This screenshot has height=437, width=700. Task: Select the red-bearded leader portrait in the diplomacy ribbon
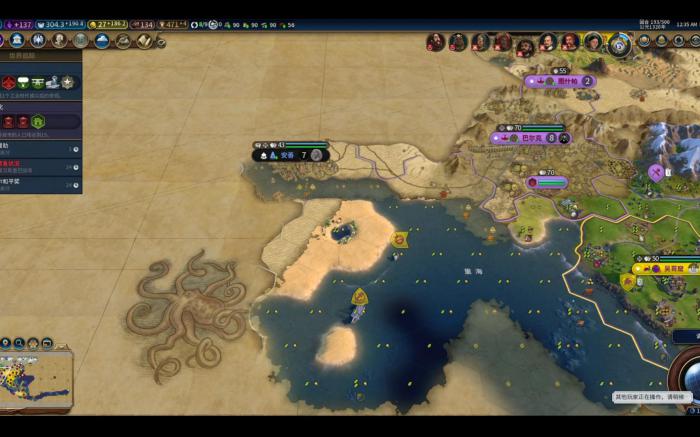pos(503,42)
